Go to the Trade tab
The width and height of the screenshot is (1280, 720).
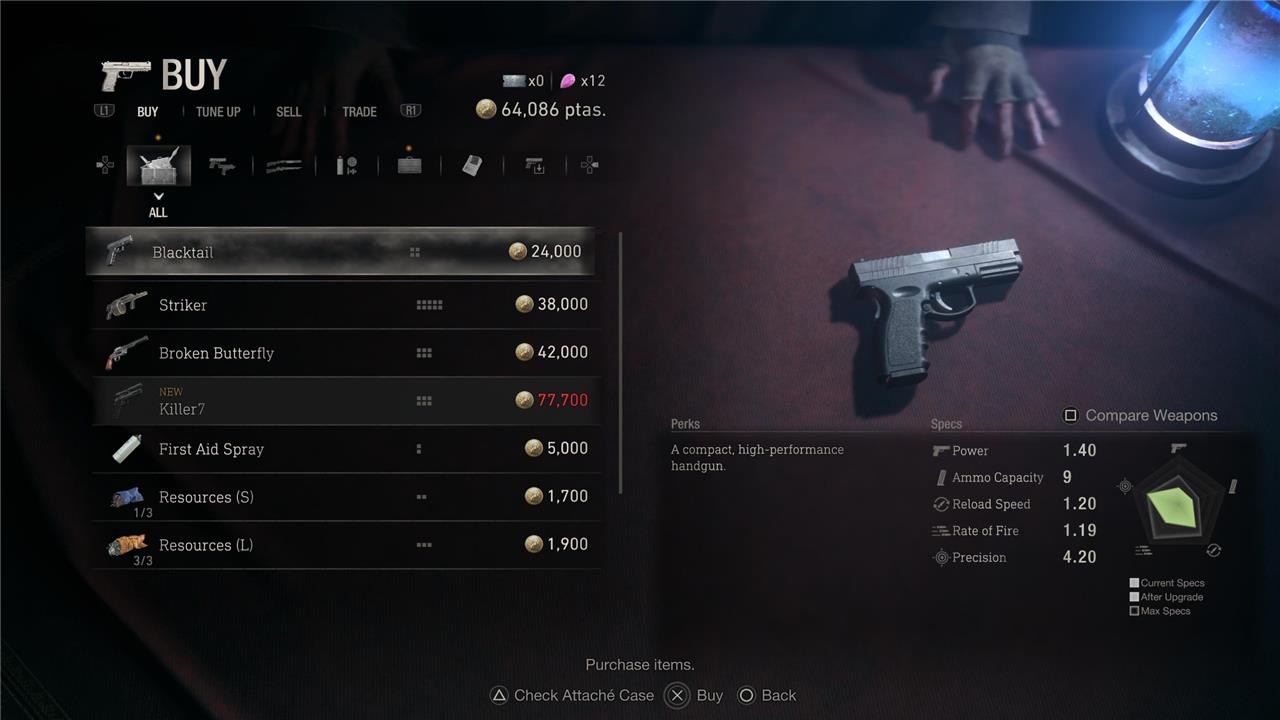tap(359, 112)
